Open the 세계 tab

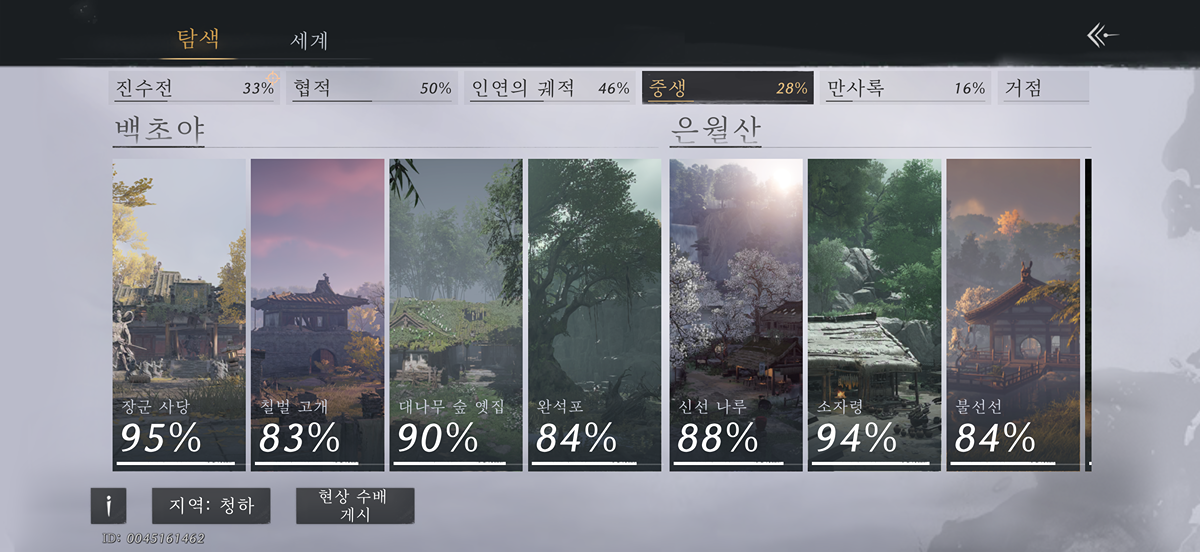coord(309,41)
